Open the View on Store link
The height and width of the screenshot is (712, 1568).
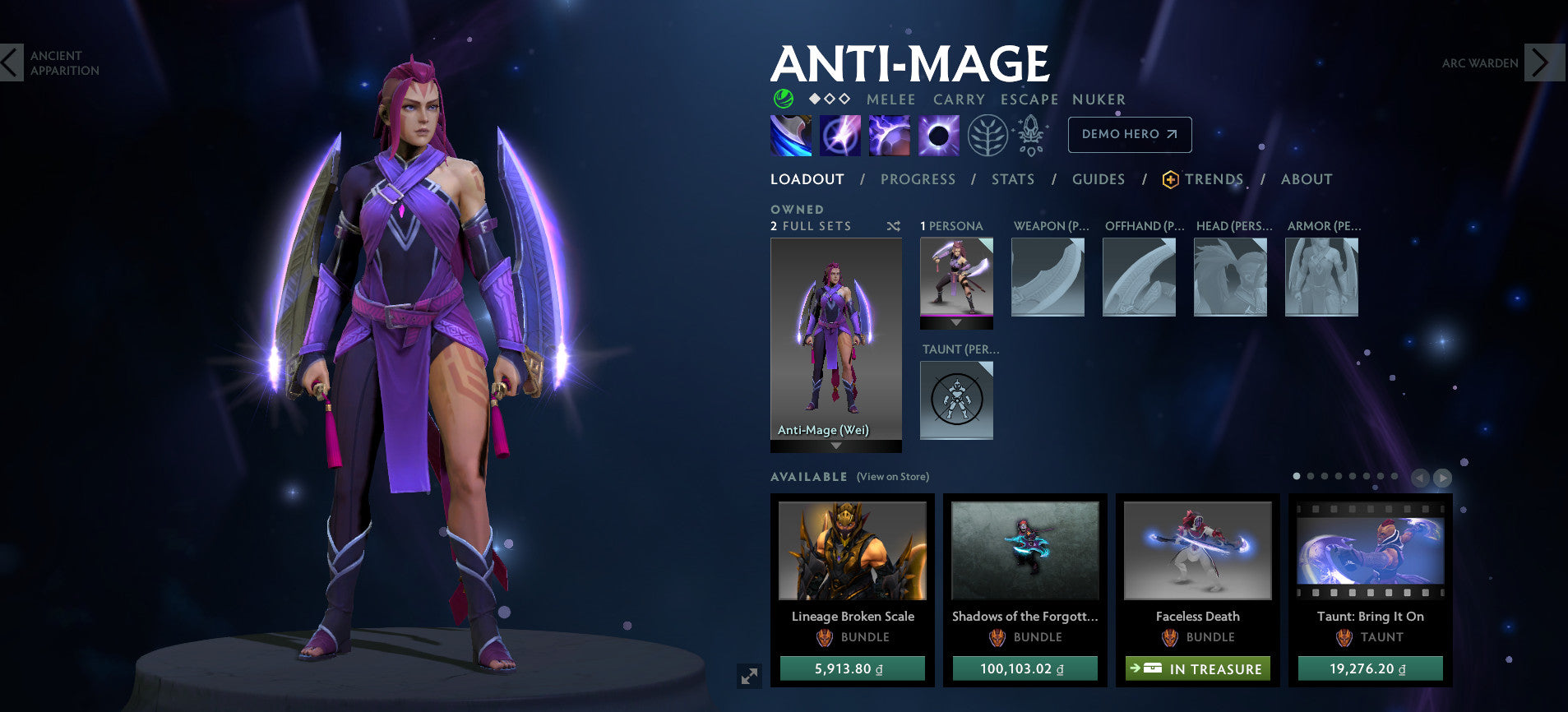tap(891, 477)
